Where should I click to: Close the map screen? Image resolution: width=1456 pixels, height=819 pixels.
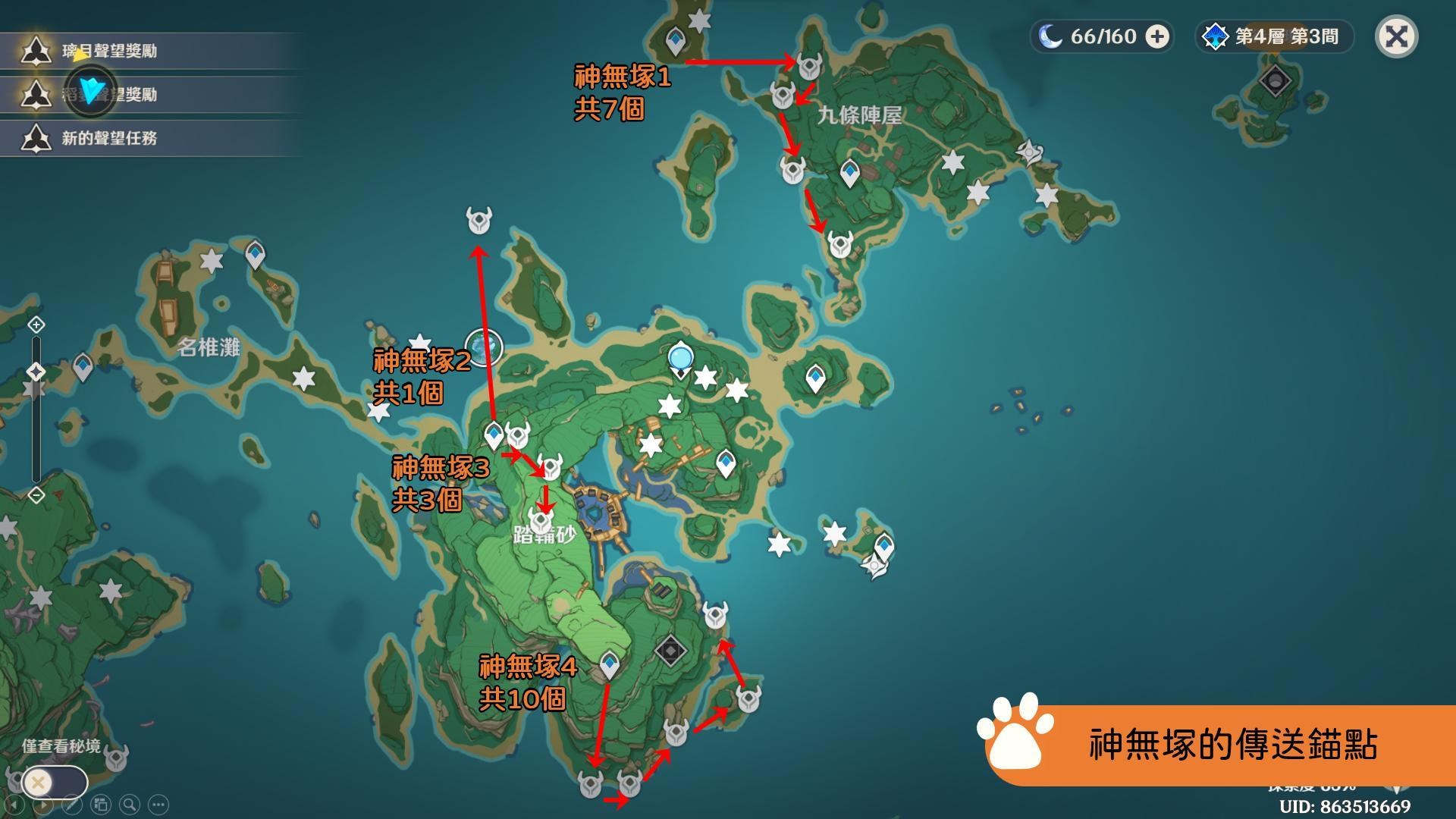1396,36
